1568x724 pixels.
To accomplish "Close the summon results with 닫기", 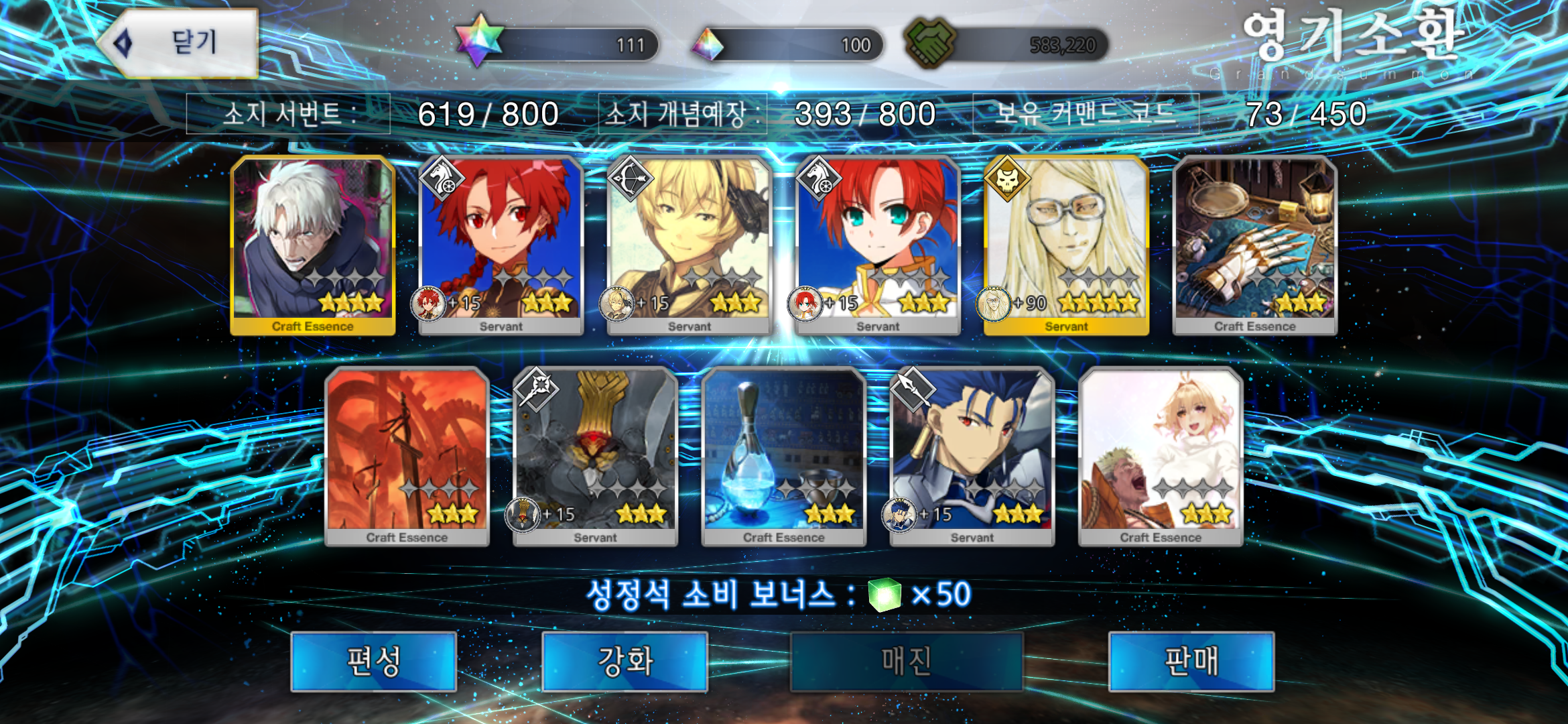I will pos(180,44).
